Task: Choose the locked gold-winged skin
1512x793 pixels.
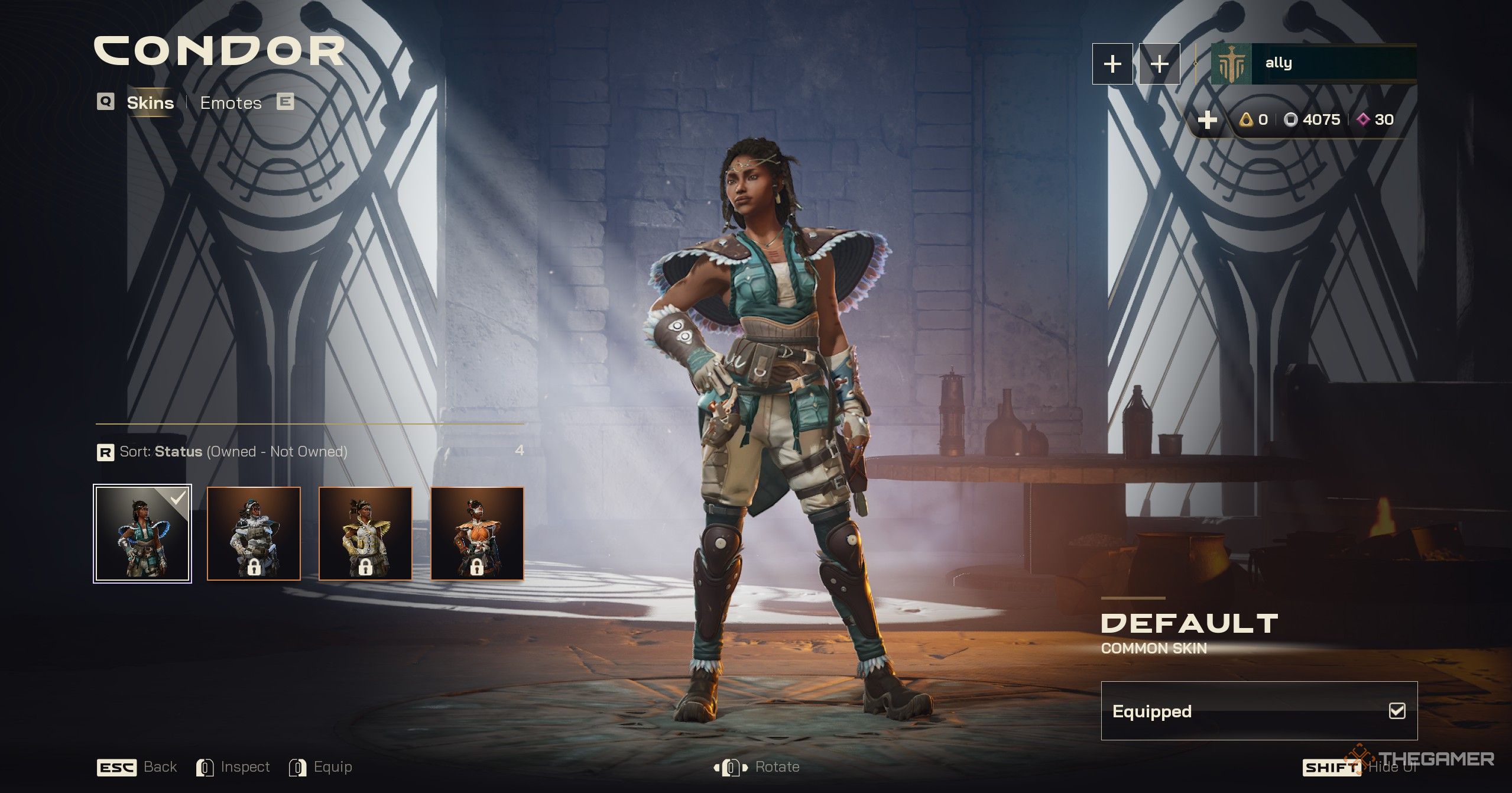Action: click(x=365, y=533)
